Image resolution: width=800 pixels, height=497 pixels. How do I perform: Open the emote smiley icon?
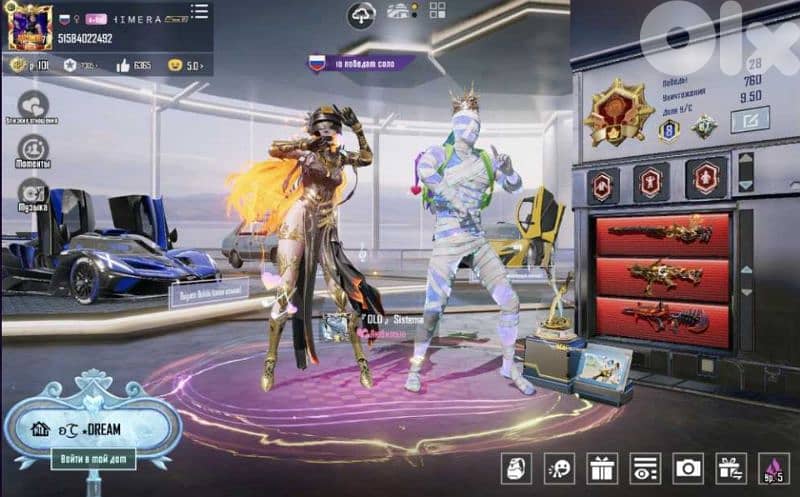[560, 467]
